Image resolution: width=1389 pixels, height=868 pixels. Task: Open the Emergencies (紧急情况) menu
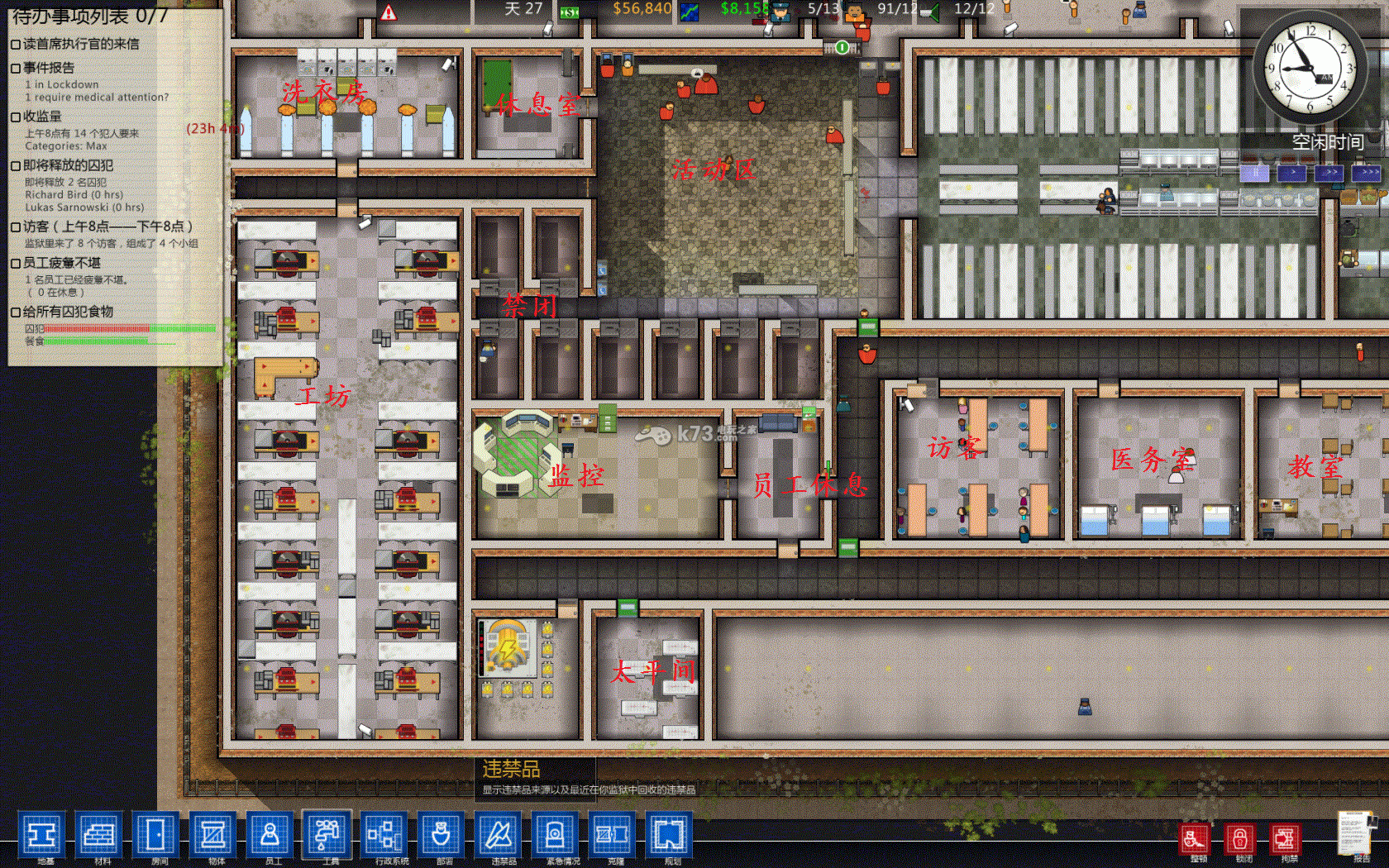point(556,836)
